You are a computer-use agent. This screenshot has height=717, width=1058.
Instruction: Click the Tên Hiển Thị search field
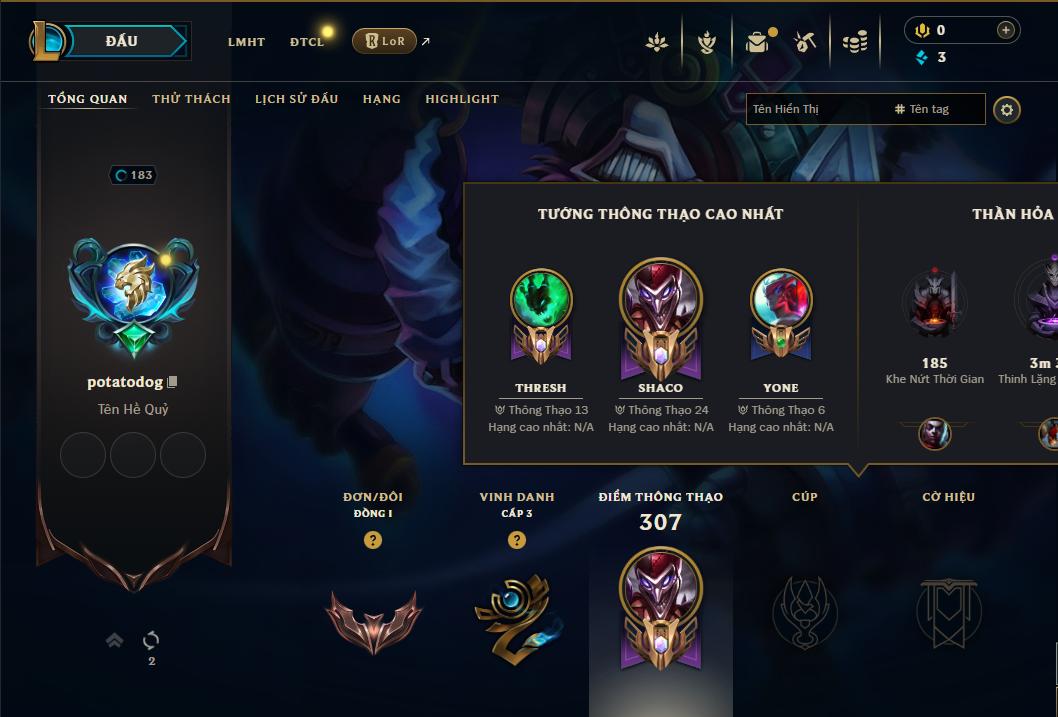815,109
